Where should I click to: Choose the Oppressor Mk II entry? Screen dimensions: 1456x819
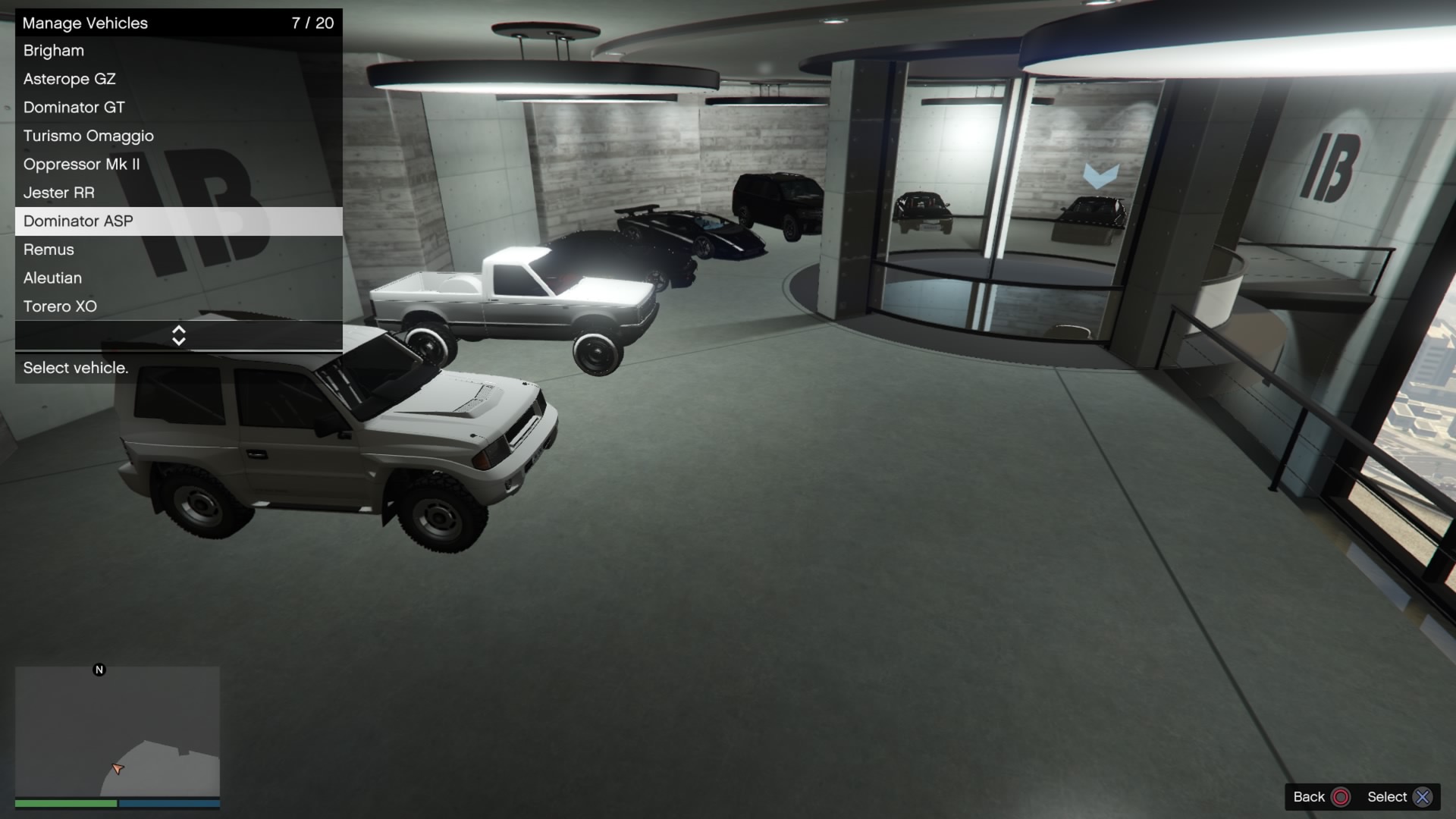coord(178,165)
